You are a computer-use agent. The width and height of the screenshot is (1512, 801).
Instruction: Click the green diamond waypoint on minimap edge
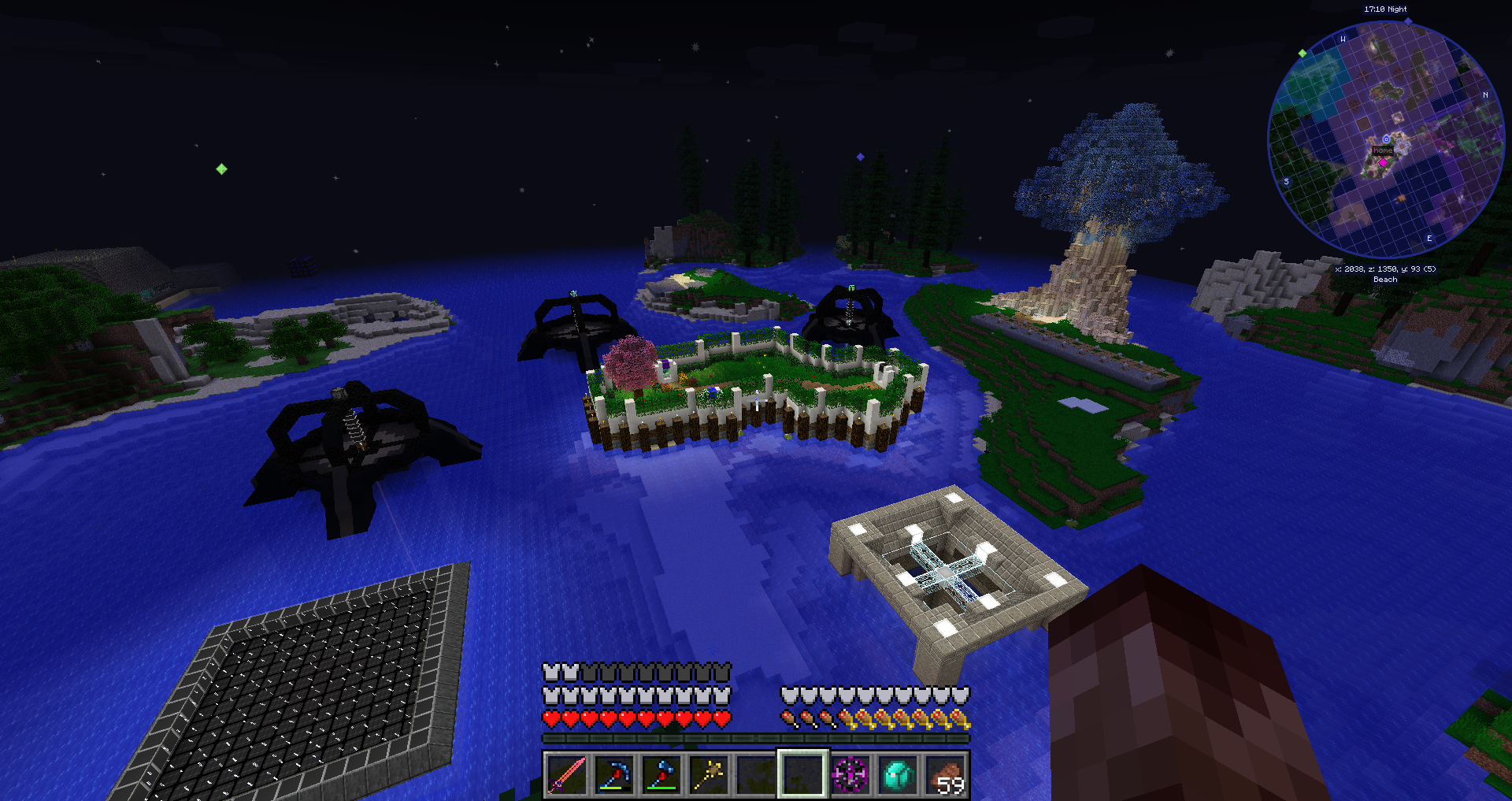pos(1303,54)
